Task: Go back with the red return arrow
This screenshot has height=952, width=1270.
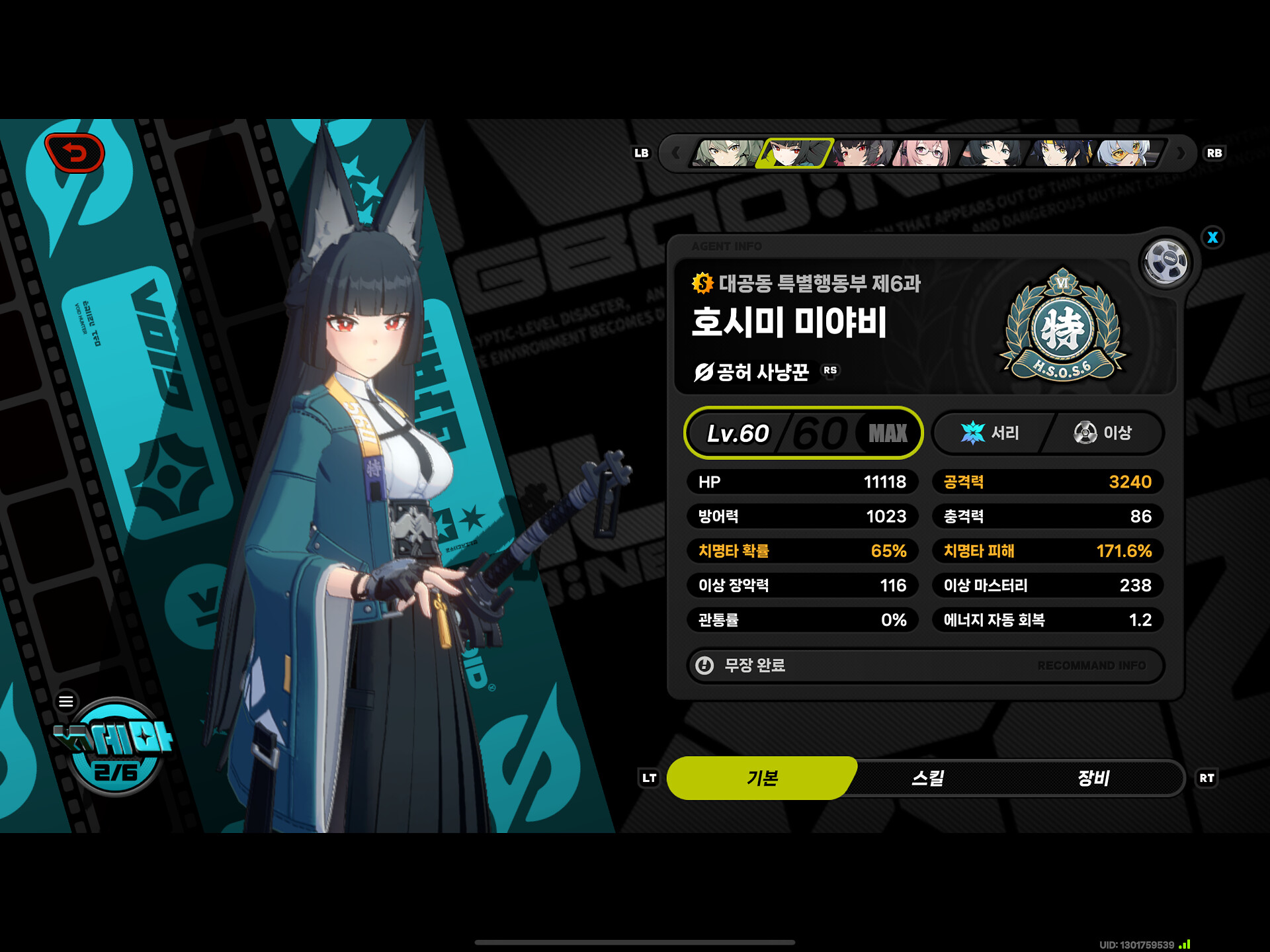Action: pos(75,153)
